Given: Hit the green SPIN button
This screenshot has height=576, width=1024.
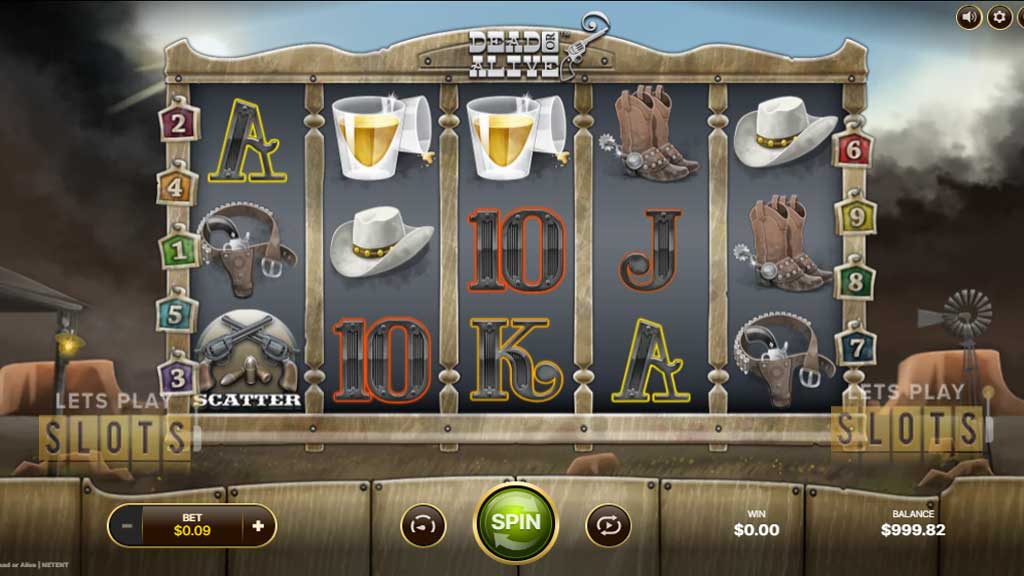Looking at the screenshot, I should tap(515, 522).
